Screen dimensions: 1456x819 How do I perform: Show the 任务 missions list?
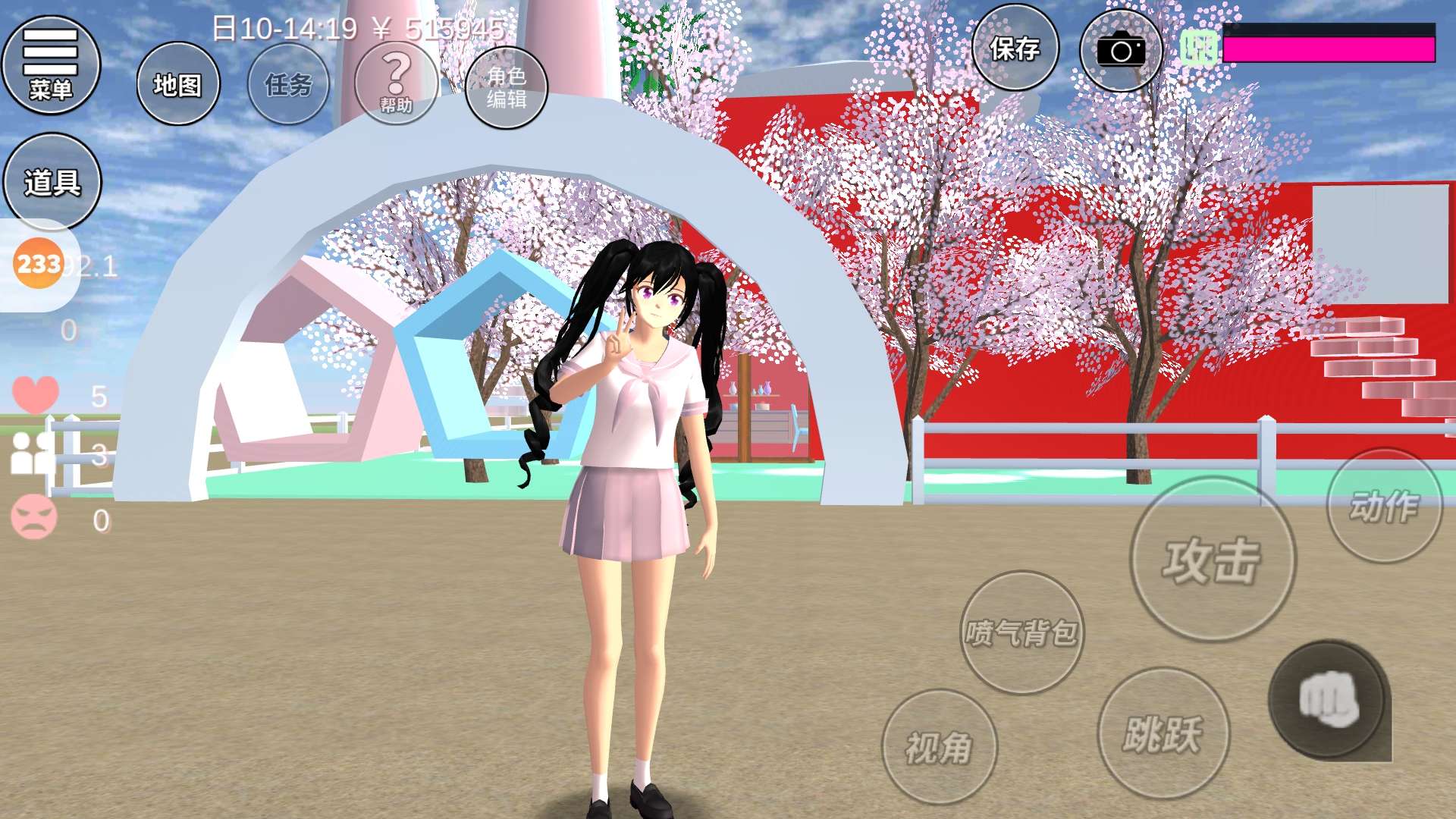click(288, 84)
